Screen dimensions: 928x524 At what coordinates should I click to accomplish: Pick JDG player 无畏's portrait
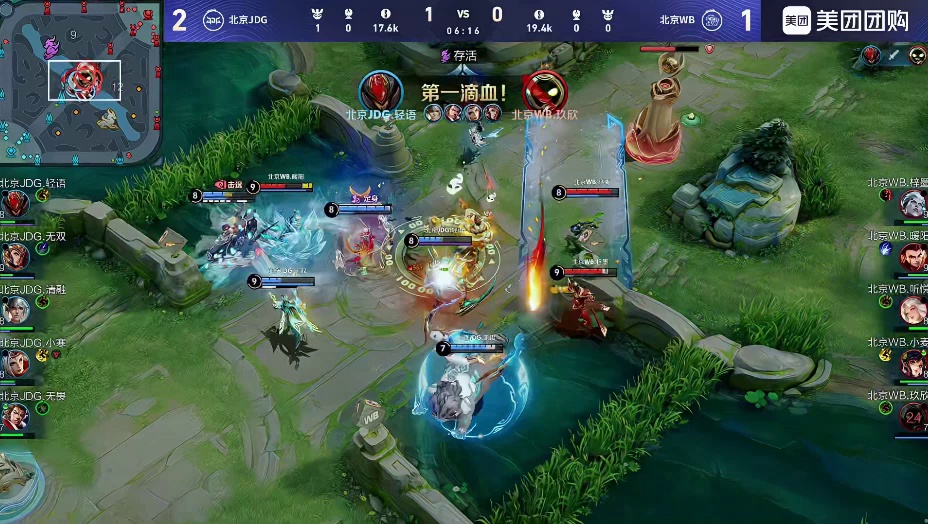tap(14, 417)
